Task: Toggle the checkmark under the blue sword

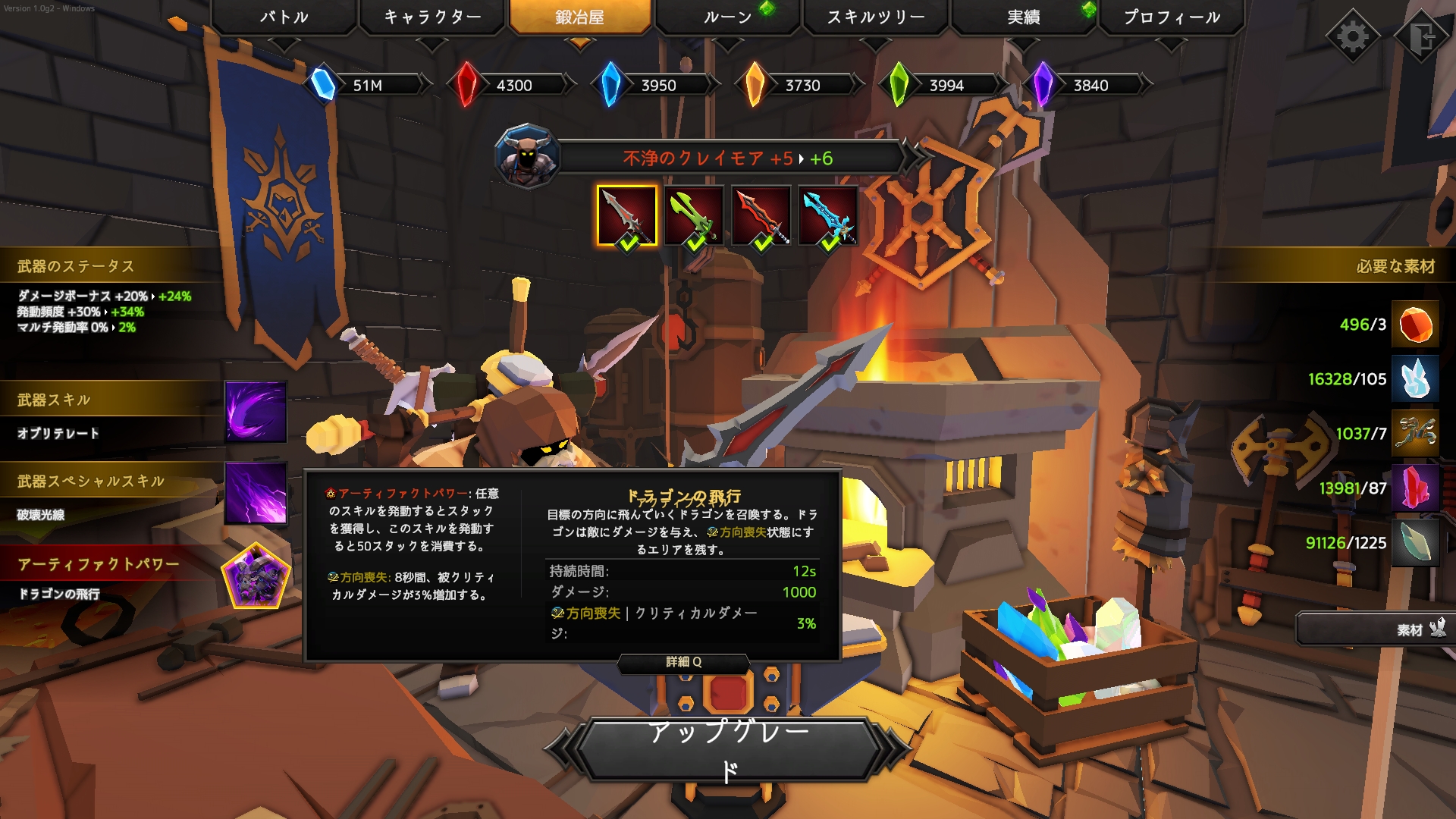Action: click(x=830, y=244)
